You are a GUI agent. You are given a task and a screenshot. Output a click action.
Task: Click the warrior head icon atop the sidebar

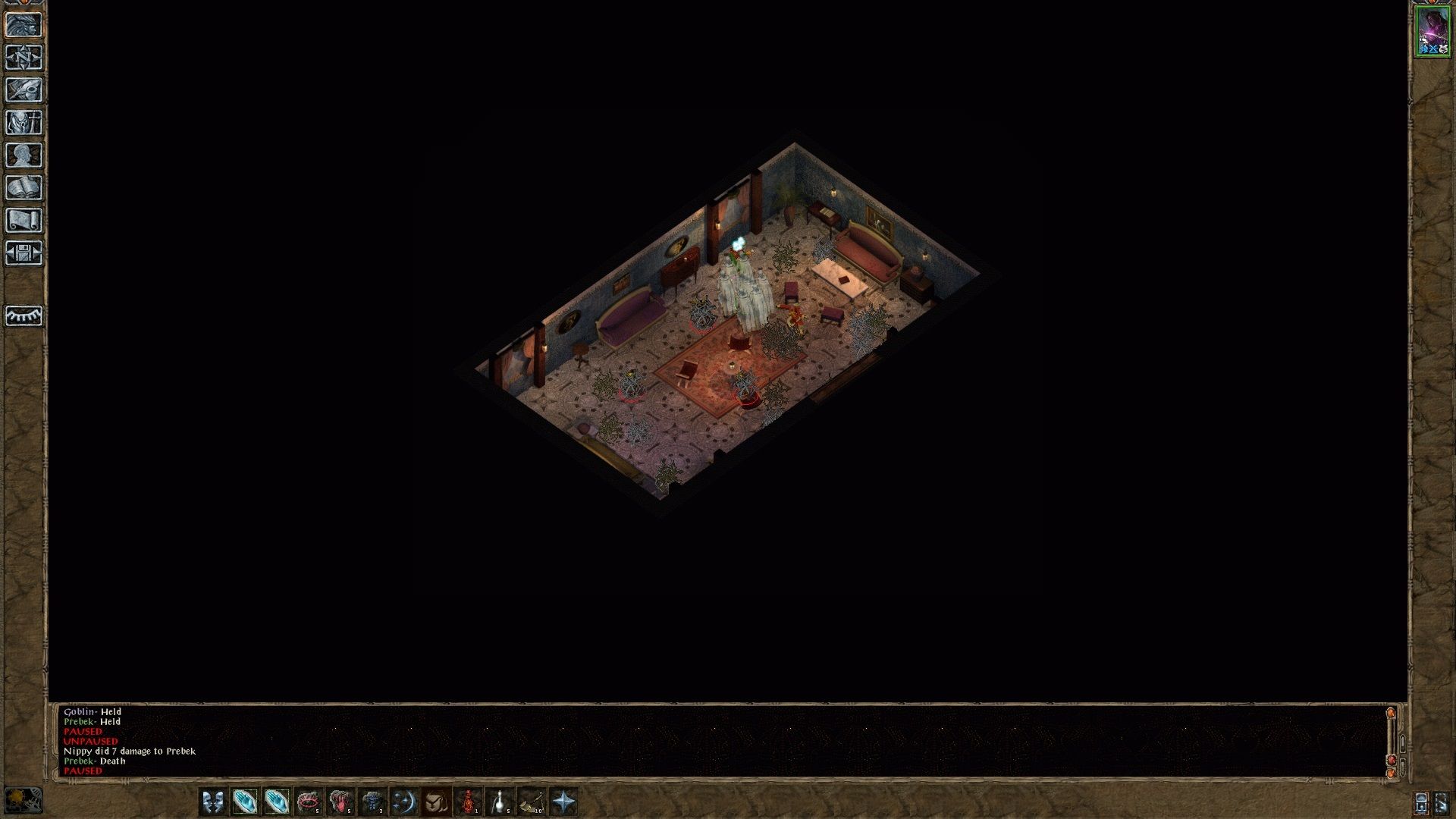[x=25, y=25]
